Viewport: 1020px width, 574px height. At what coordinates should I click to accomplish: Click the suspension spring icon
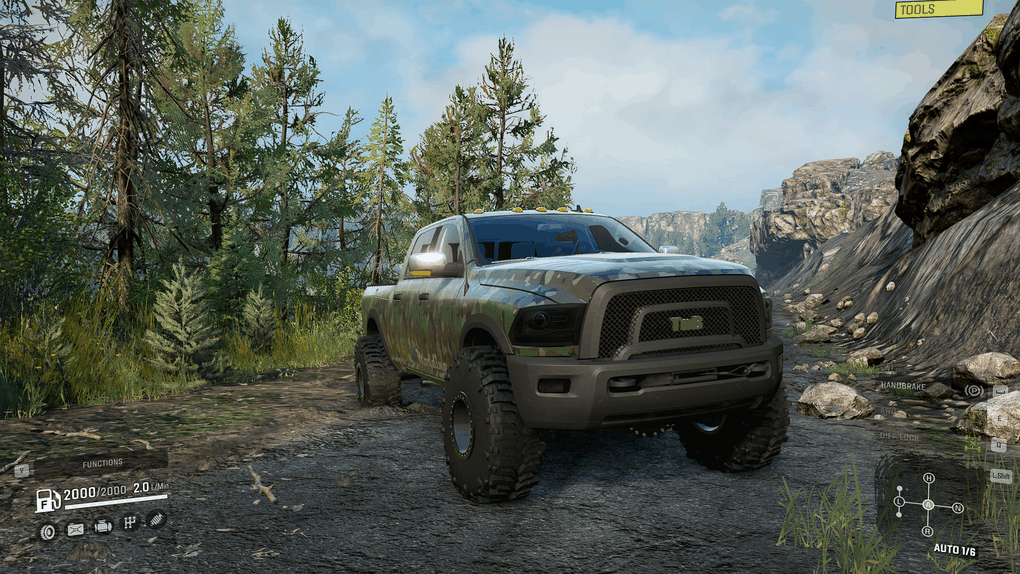[156, 518]
